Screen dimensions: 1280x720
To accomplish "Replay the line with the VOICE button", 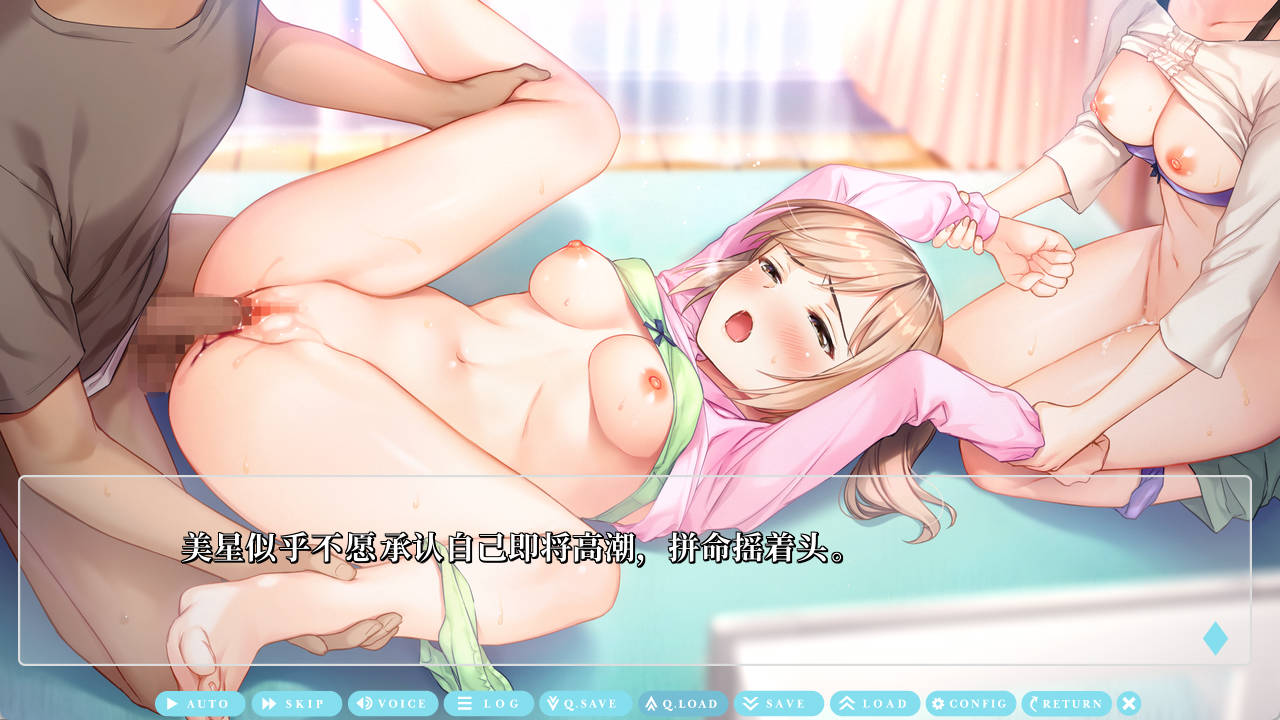I will tap(393, 704).
